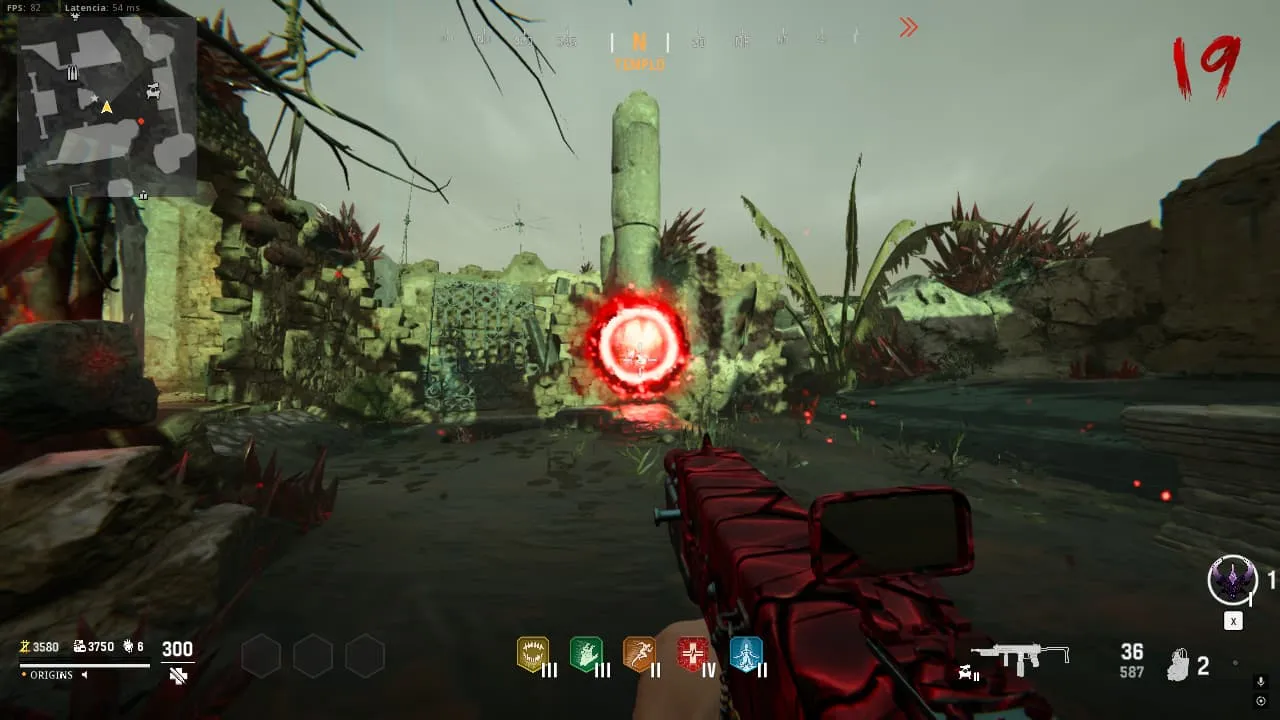Activate the purple field upgrade ability
The width and height of the screenshot is (1280, 720).
[x=1232, y=580]
